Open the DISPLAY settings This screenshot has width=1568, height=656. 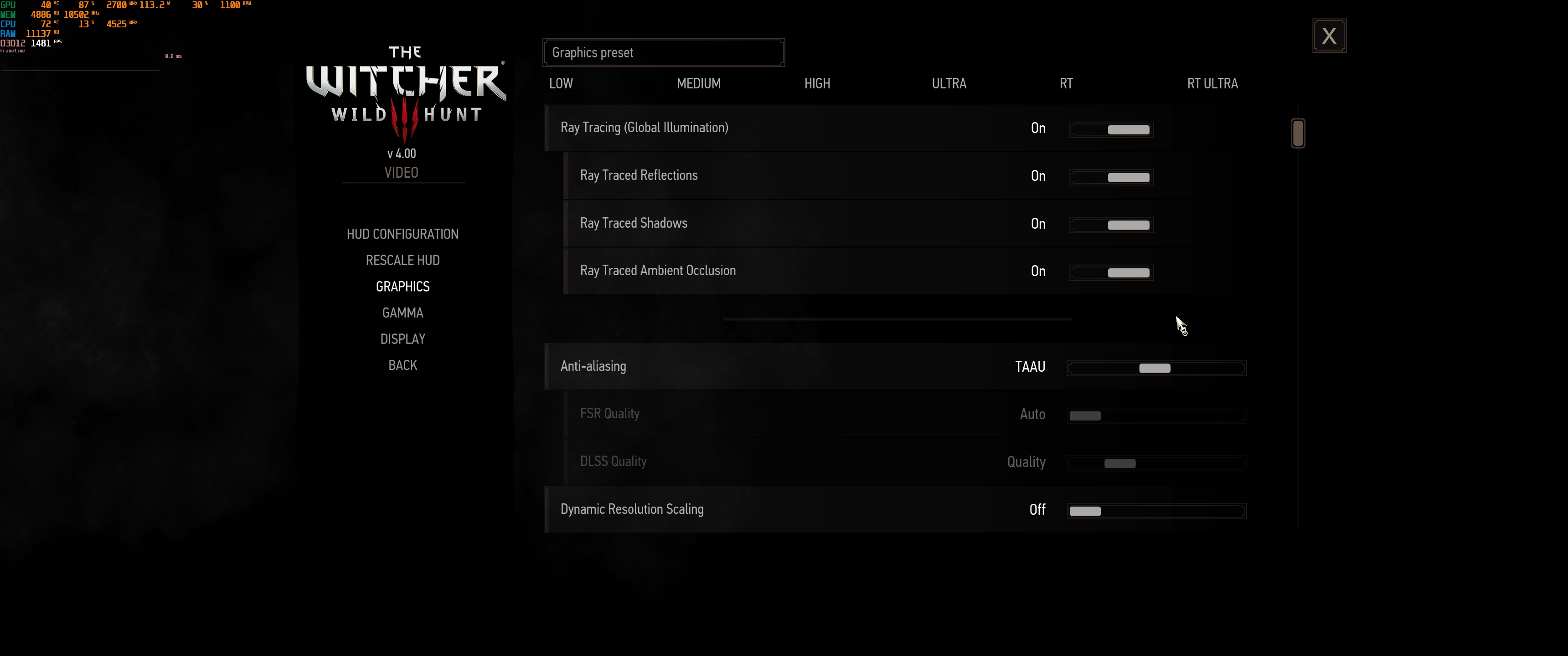pos(402,339)
